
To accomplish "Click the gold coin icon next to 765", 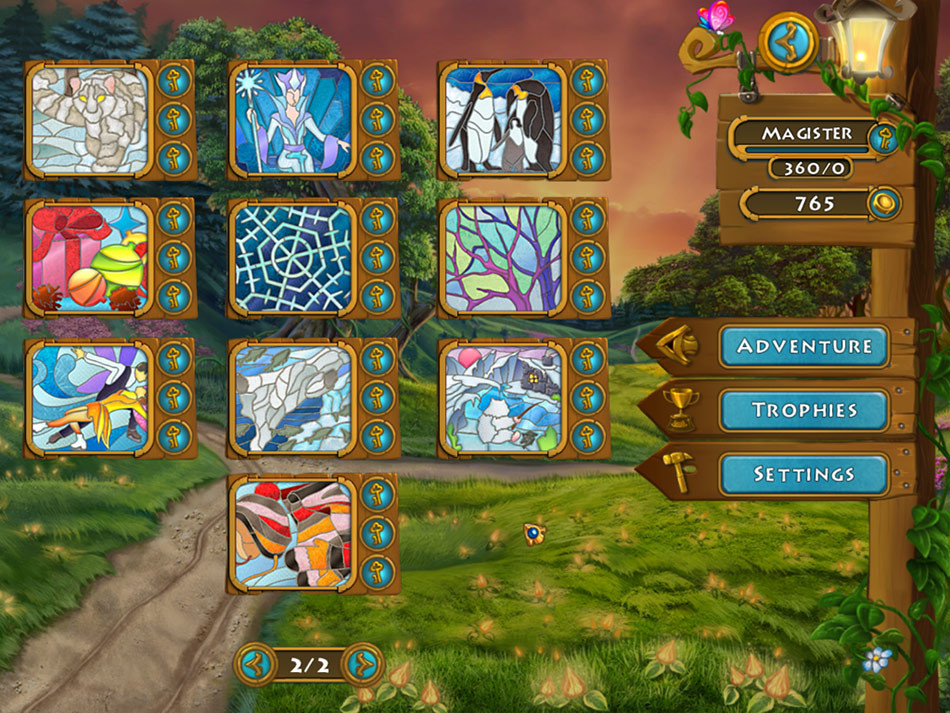I will point(883,203).
